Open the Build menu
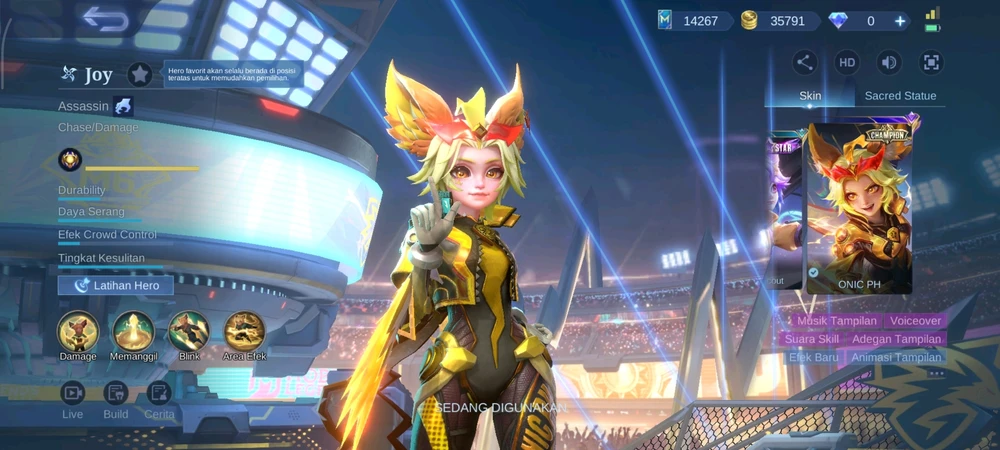This screenshot has width=1000, height=450. tap(116, 393)
